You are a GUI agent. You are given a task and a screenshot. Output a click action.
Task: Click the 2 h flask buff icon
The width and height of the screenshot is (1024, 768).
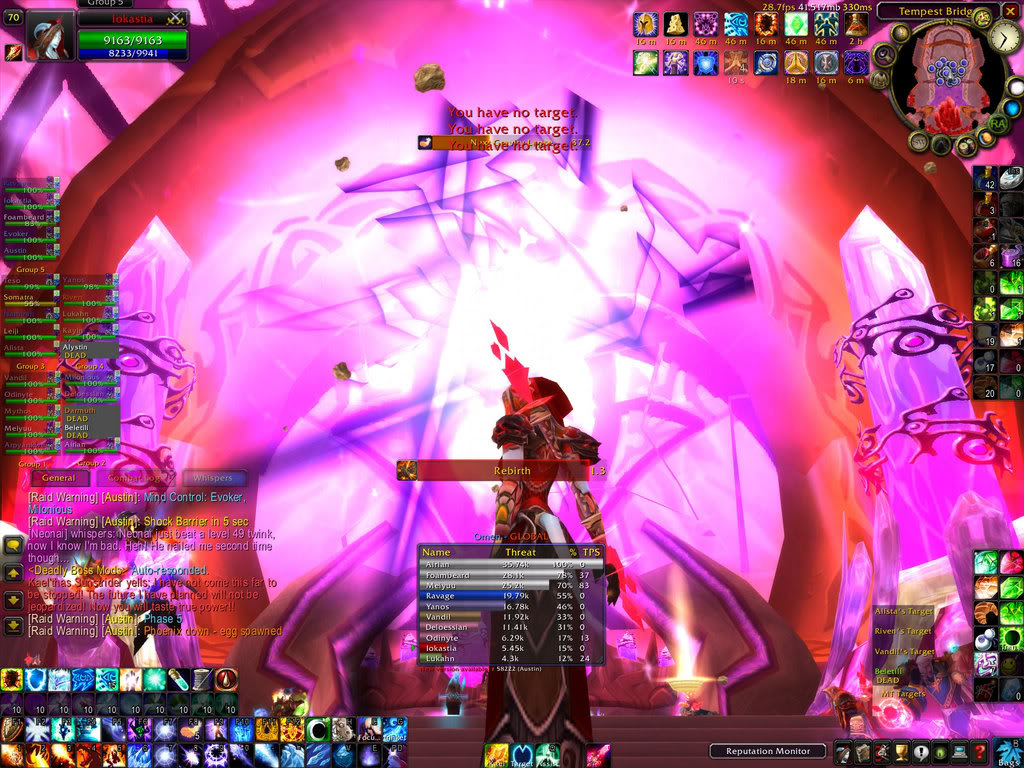point(856,24)
